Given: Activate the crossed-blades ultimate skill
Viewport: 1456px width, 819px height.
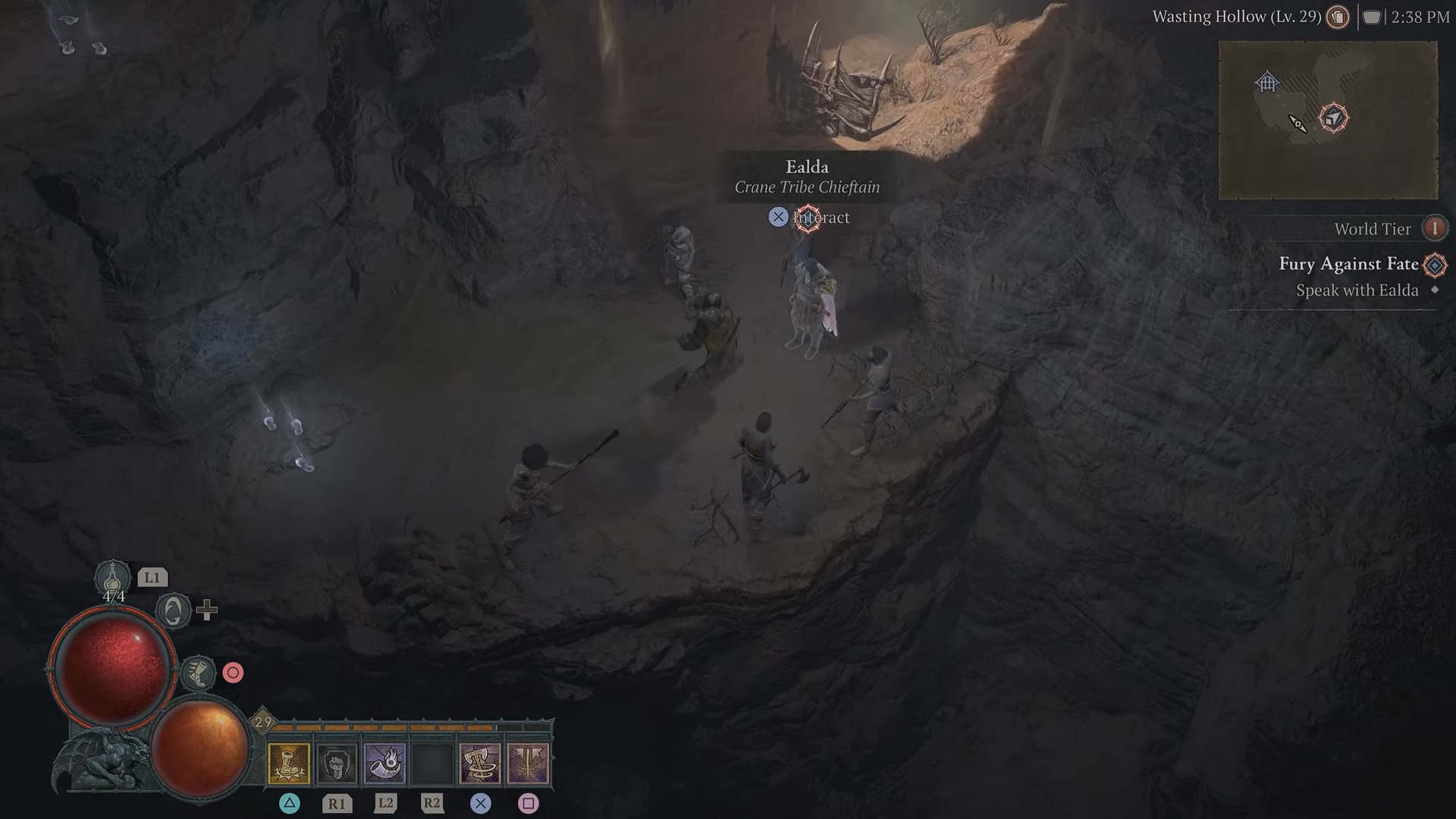Looking at the screenshot, I should (529, 762).
